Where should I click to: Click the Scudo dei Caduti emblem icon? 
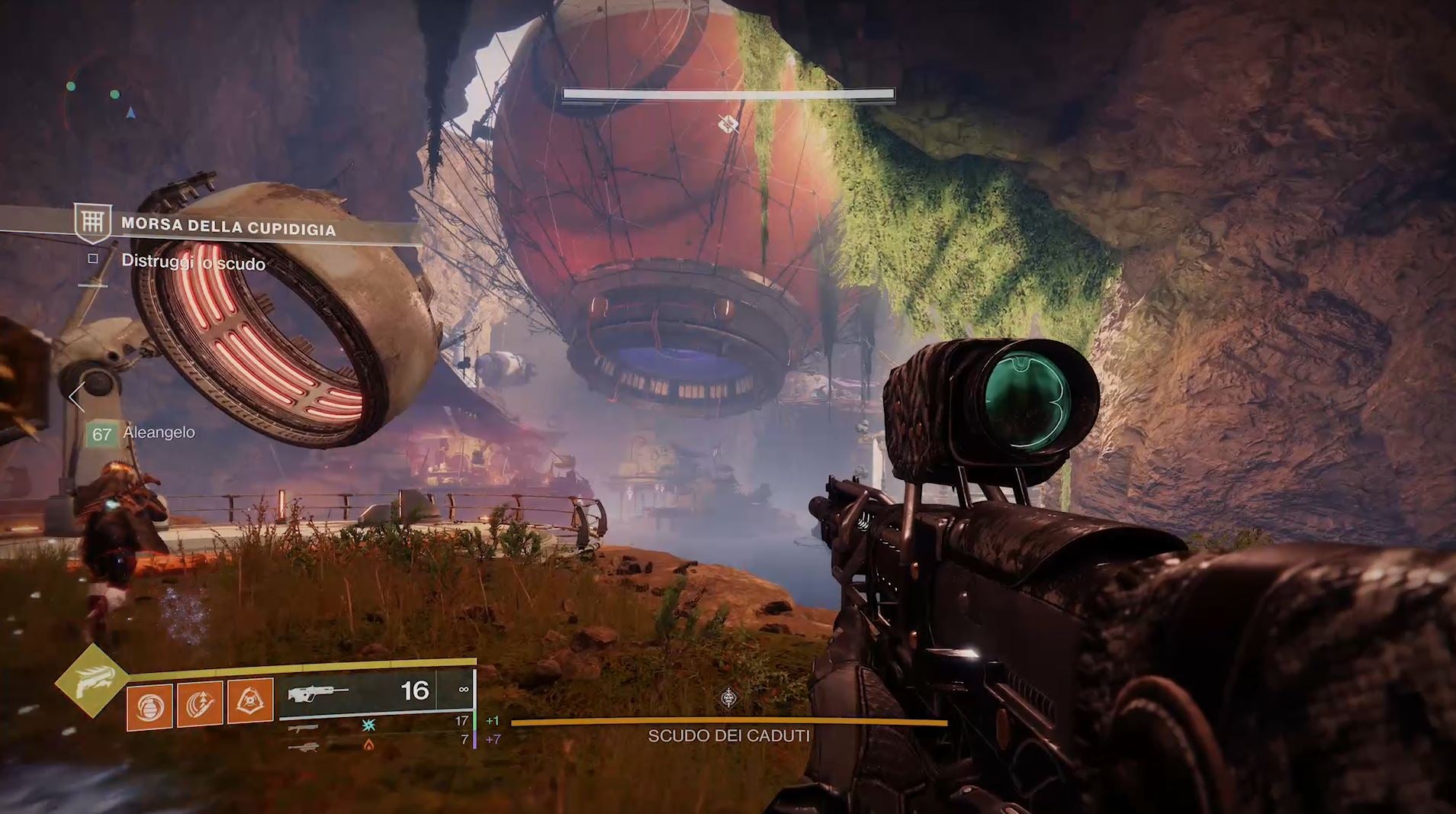(x=729, y=697)
